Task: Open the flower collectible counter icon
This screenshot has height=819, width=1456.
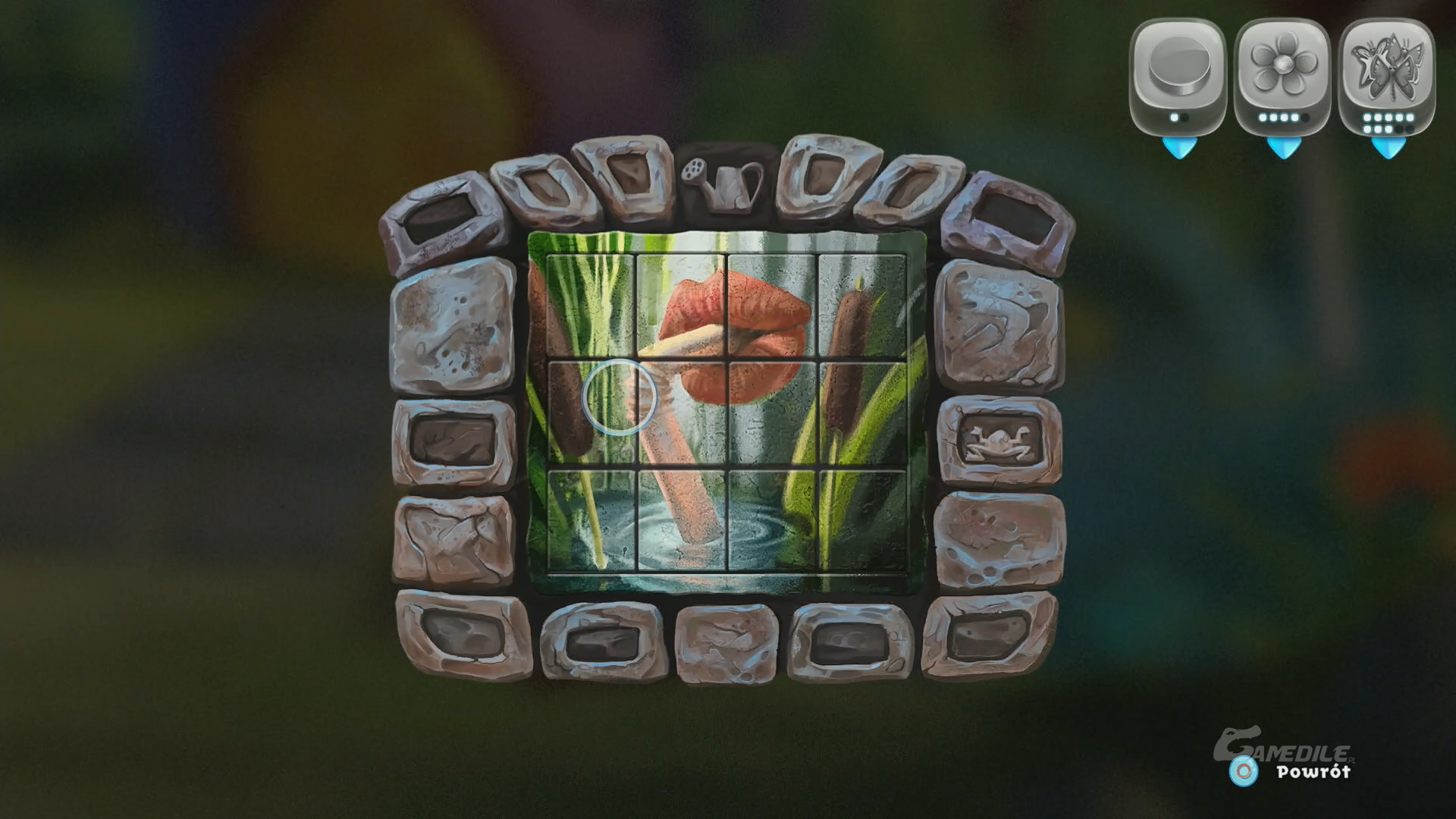Action: (1282, 74)
